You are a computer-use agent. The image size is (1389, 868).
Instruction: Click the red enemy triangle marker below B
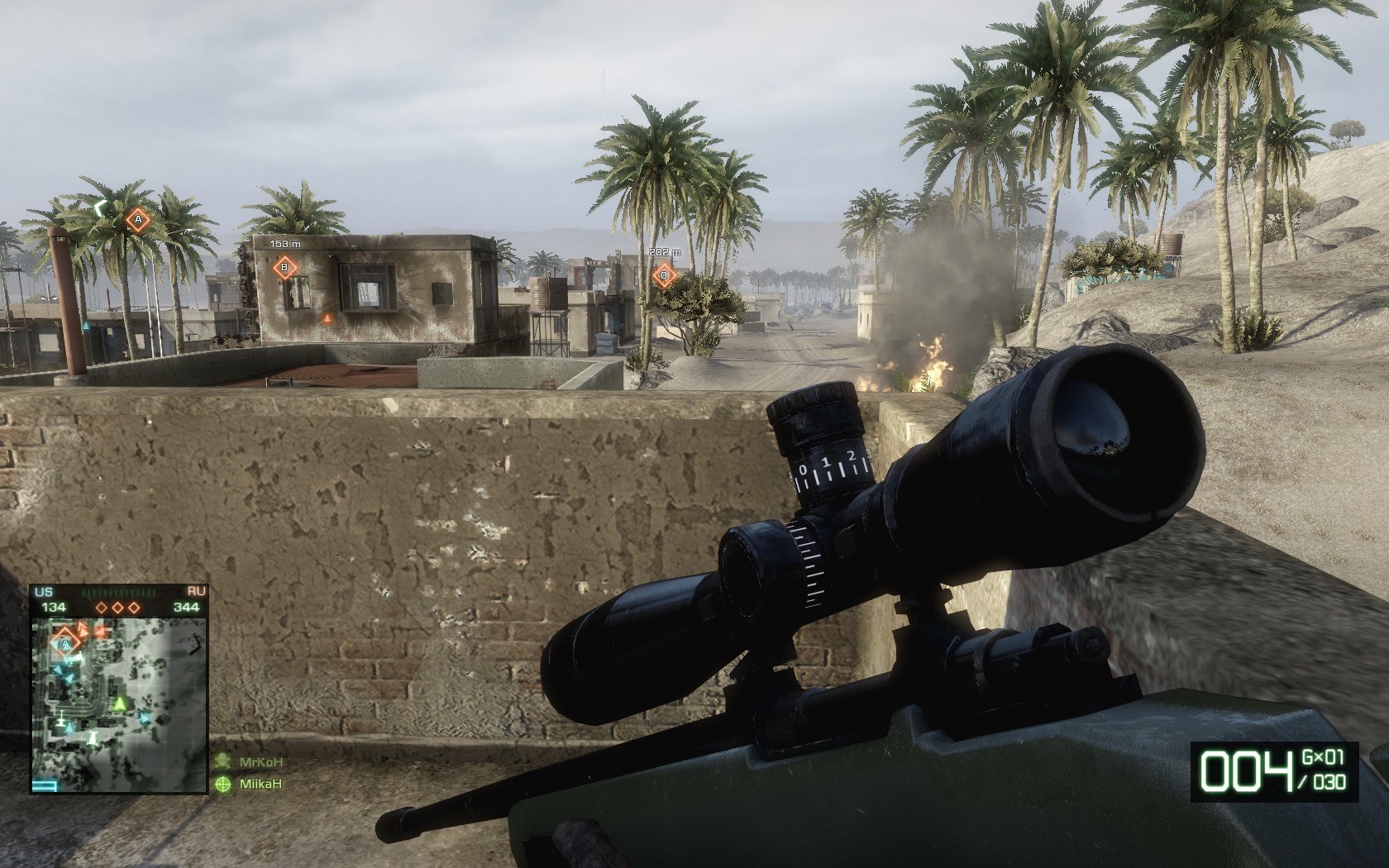coord(327,317)
